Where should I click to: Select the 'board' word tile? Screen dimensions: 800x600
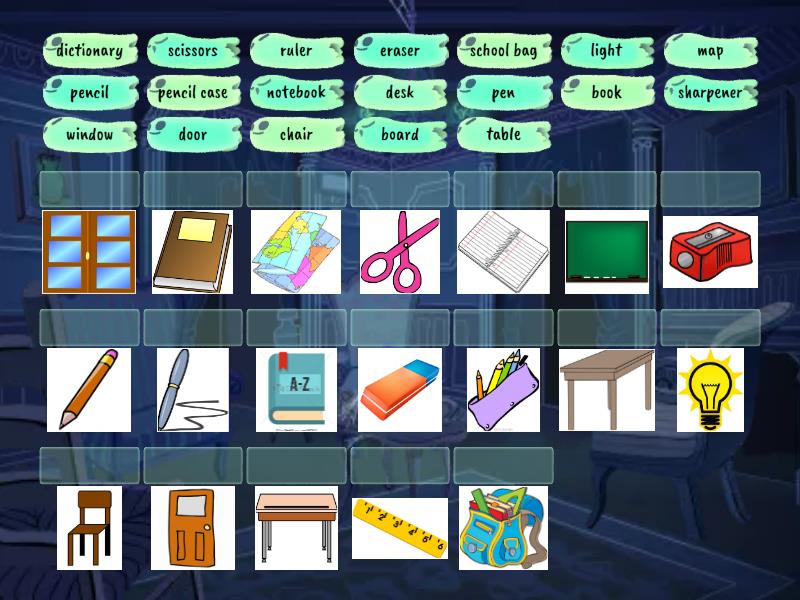[x=400, y=134]
